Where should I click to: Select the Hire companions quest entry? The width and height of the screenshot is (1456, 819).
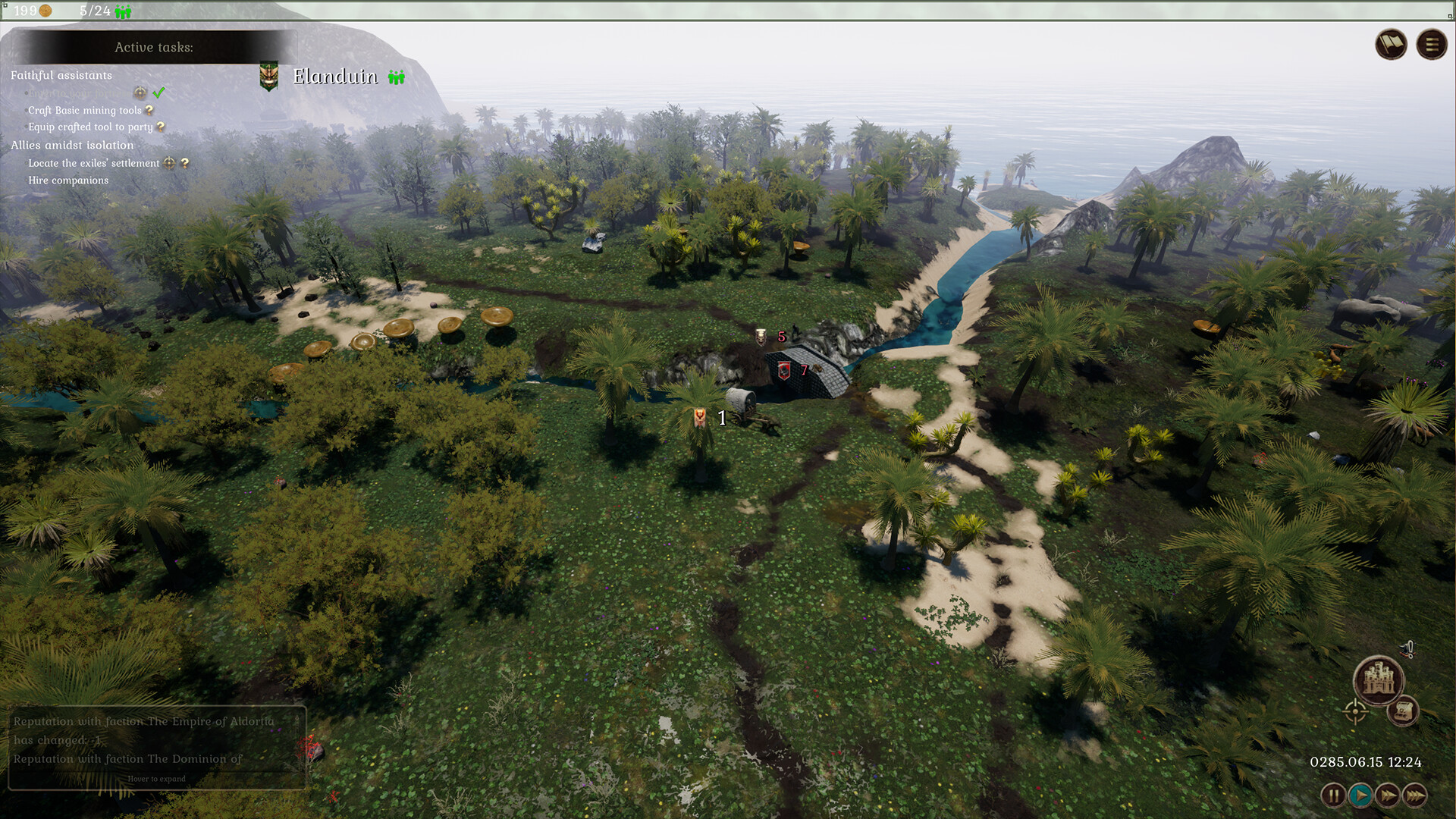(69, 180)
